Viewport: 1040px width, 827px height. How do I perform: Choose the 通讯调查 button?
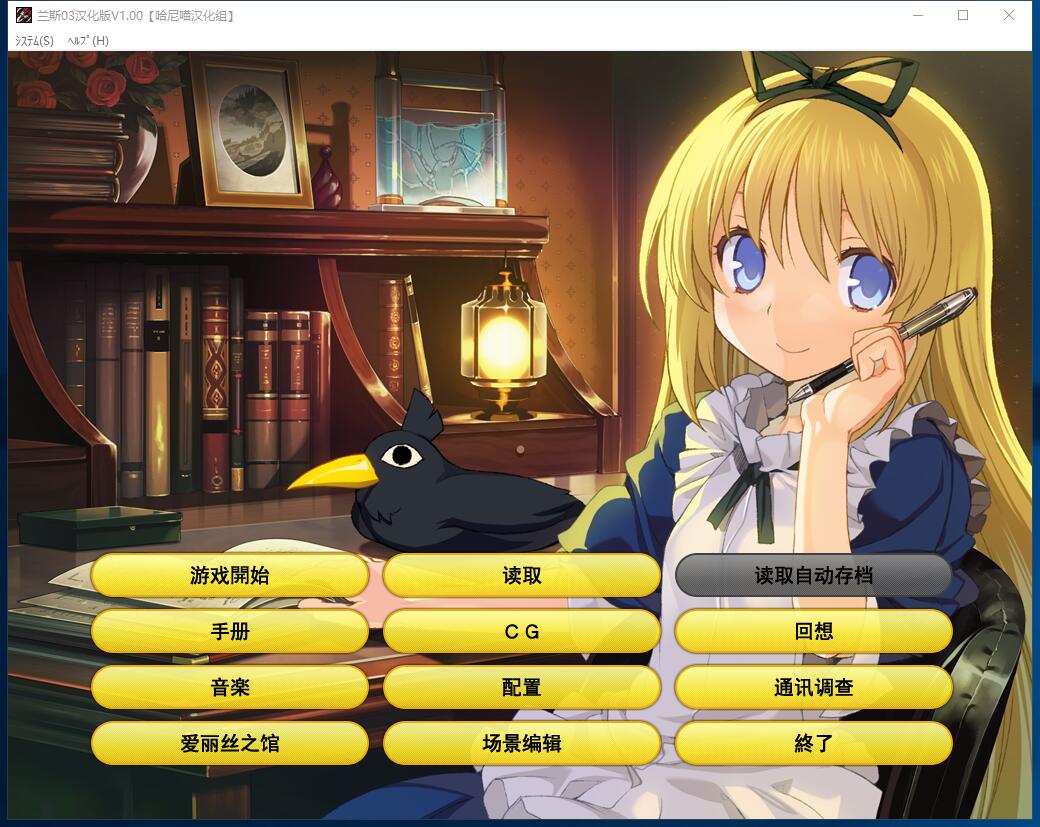pyautogui.click(x=813, y=687)
